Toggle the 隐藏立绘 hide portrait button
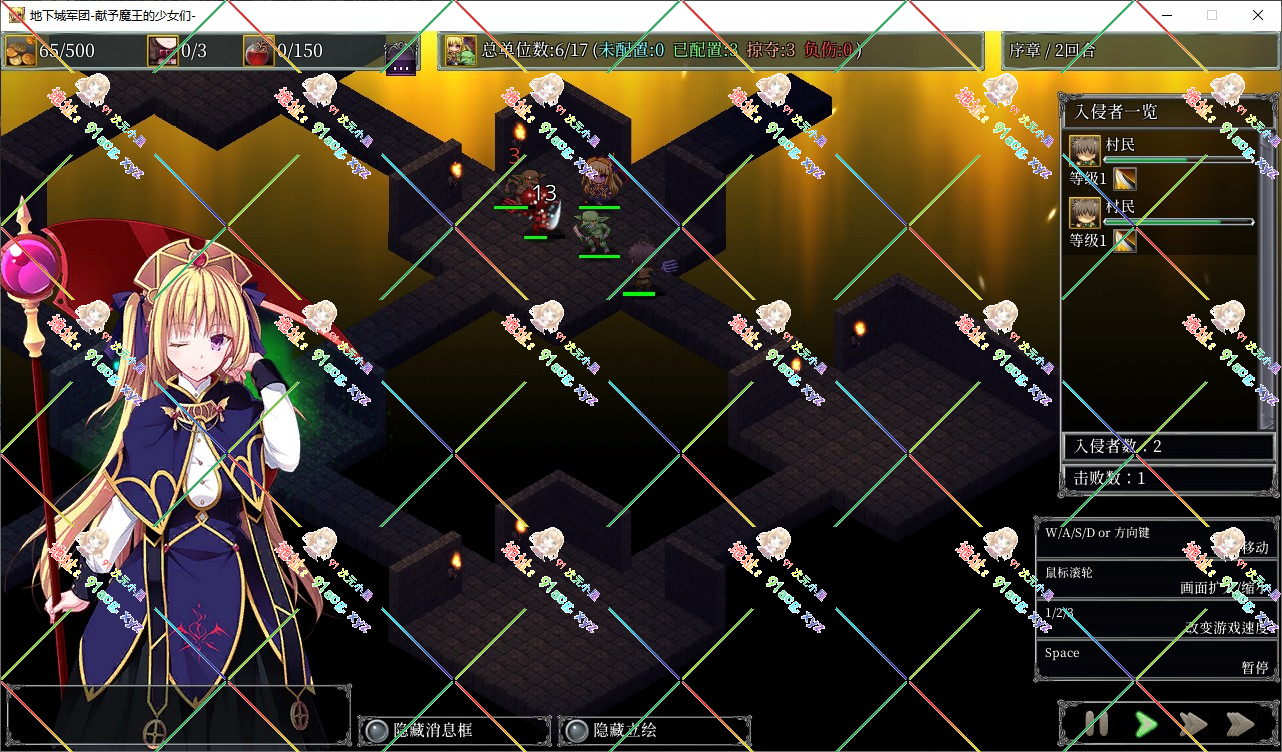This screenshot has width=1282, height=752. click(654, 731)
